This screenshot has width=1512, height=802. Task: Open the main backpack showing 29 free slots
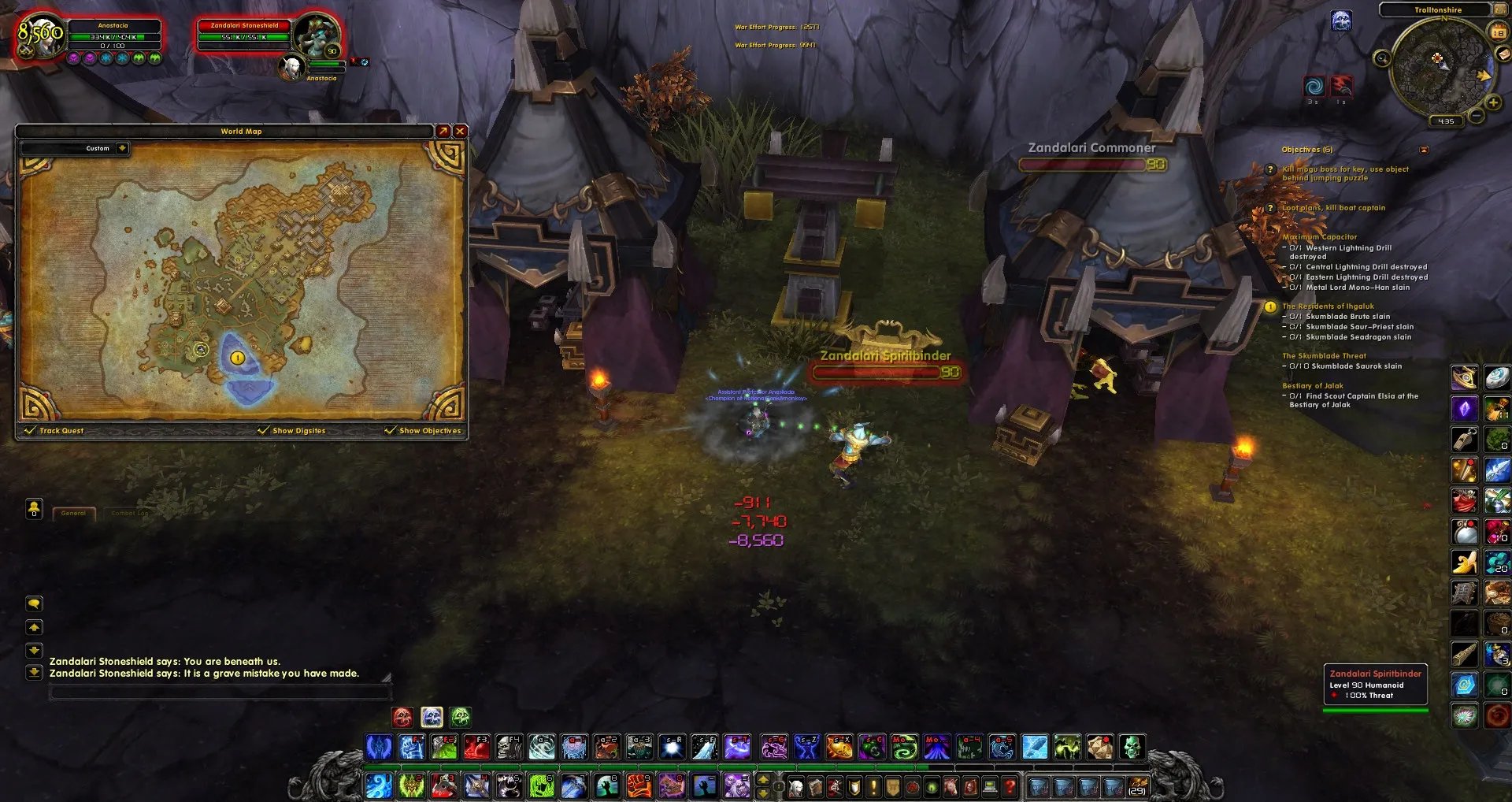[1136, 785]
